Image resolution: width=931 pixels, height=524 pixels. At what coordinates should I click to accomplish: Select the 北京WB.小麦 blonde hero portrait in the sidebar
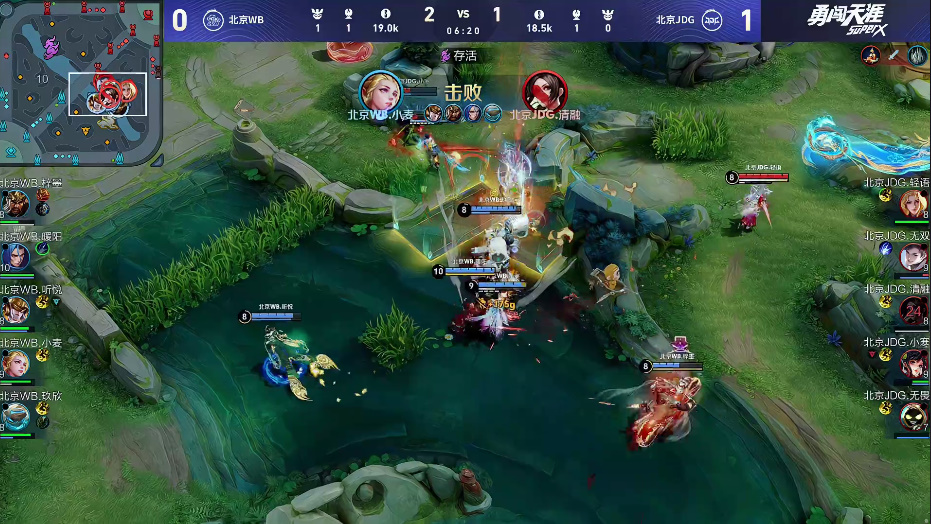pos(16,364)
